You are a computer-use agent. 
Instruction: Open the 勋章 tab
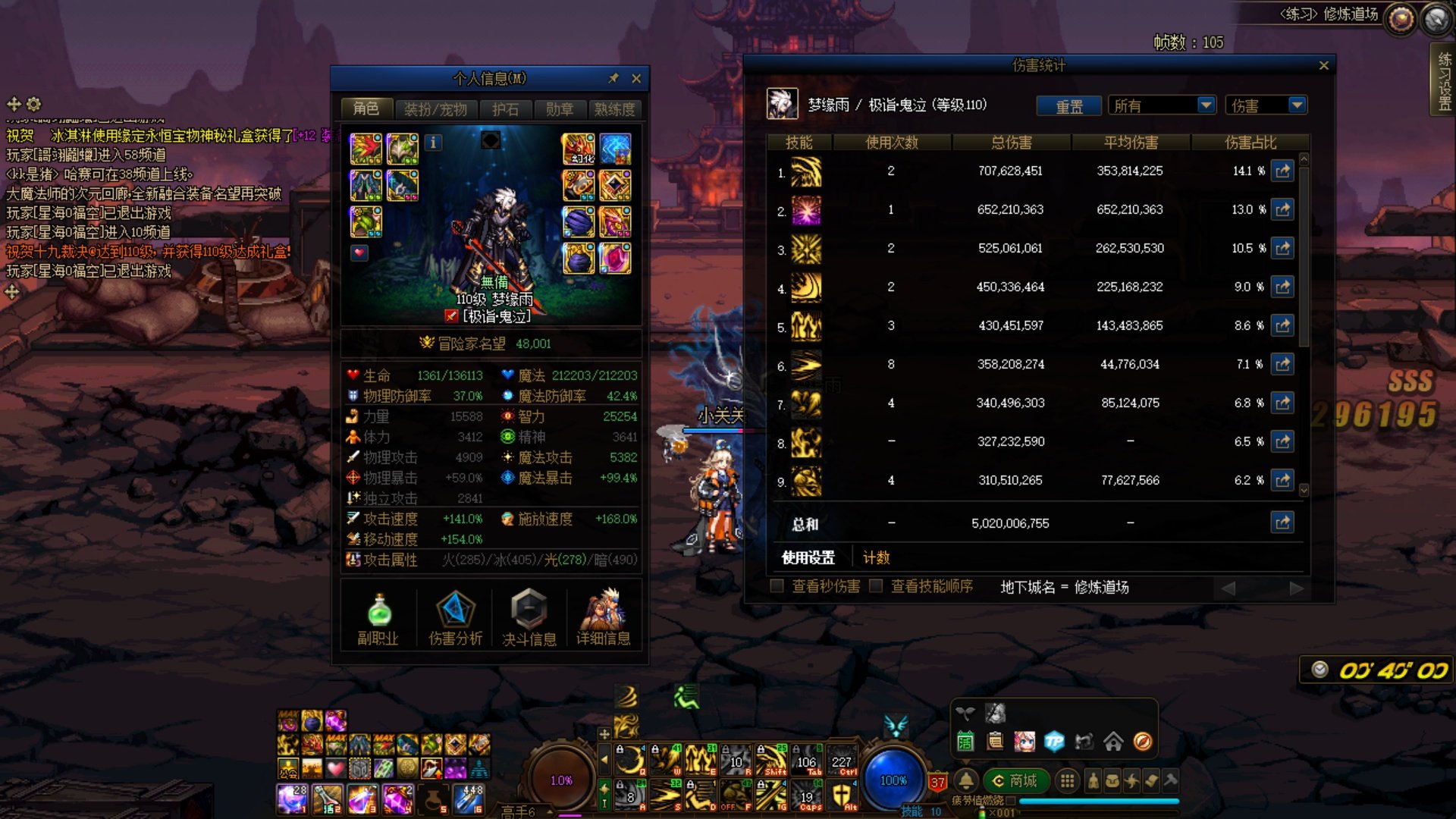click(x=560, y=109)
